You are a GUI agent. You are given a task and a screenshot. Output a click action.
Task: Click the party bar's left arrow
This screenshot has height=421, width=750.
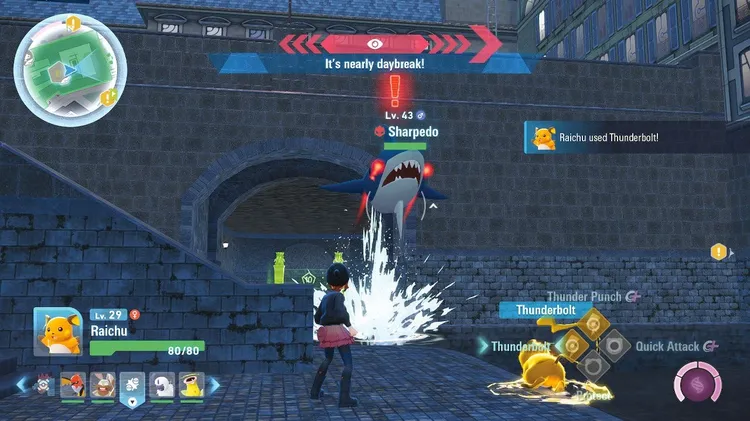(x=21, y=383)
